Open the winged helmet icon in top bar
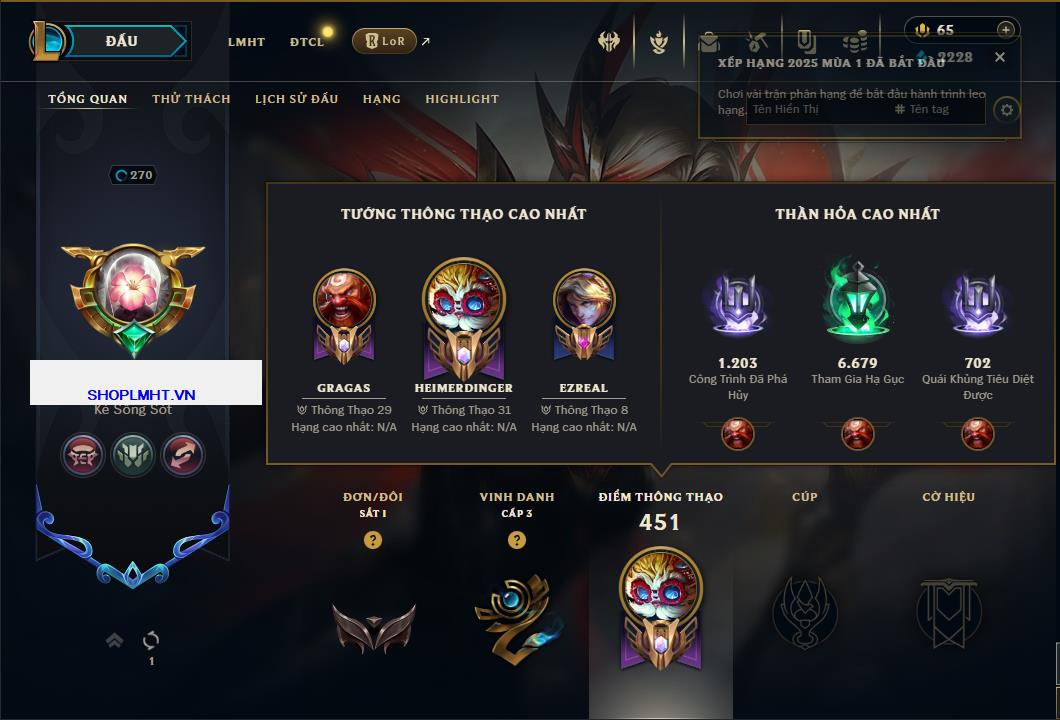Screen dimensions: 1060x720 [x=609, y=42]
